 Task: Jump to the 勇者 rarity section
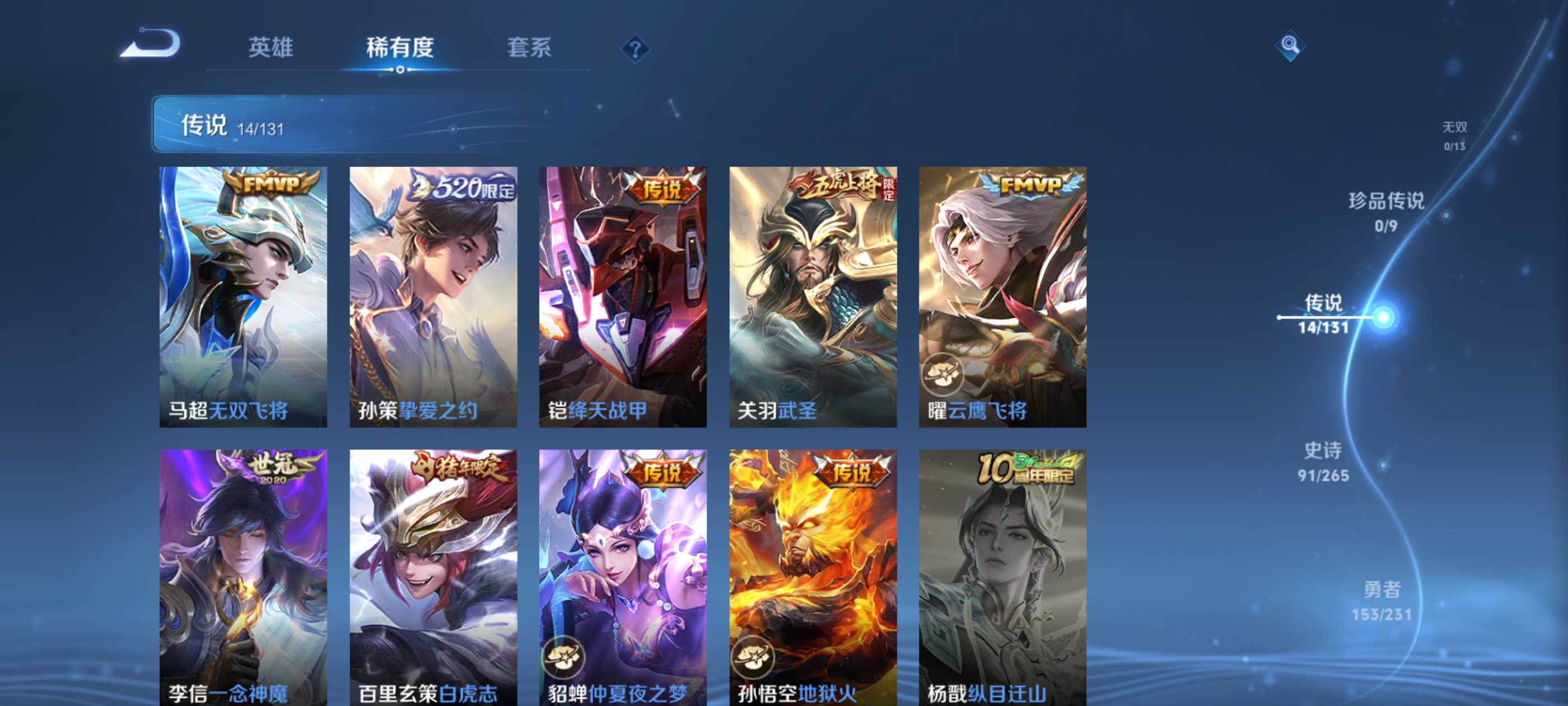point(1381,600)
